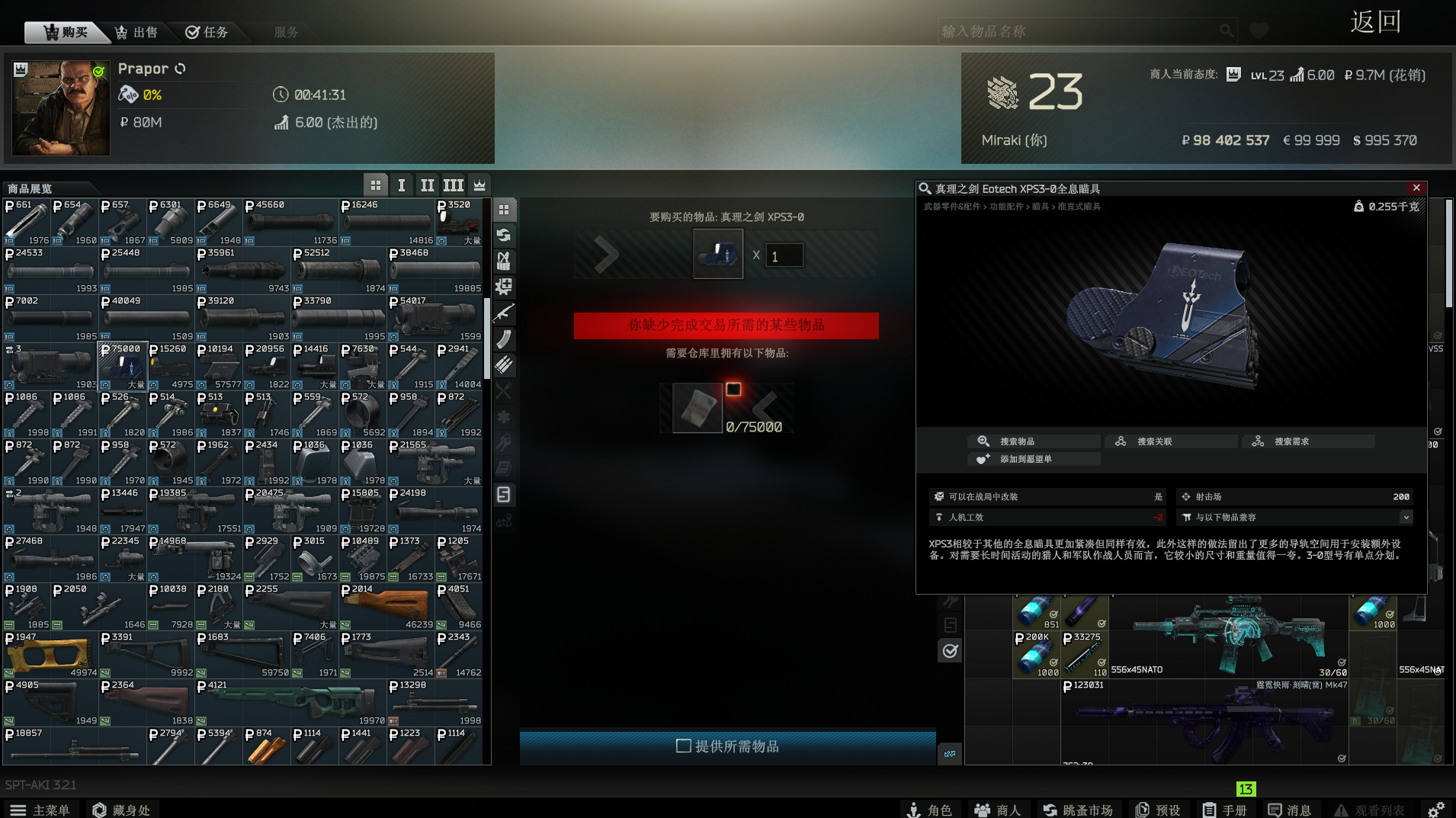Open the 消息 messages panel
The height and width of the screenshot is (818, 1456).
[x=1290, y=810]
